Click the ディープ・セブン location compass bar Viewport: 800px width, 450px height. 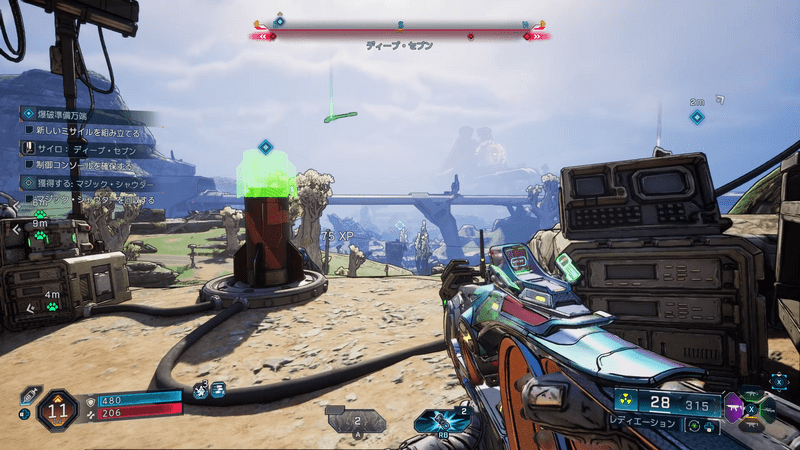[399, 35]
